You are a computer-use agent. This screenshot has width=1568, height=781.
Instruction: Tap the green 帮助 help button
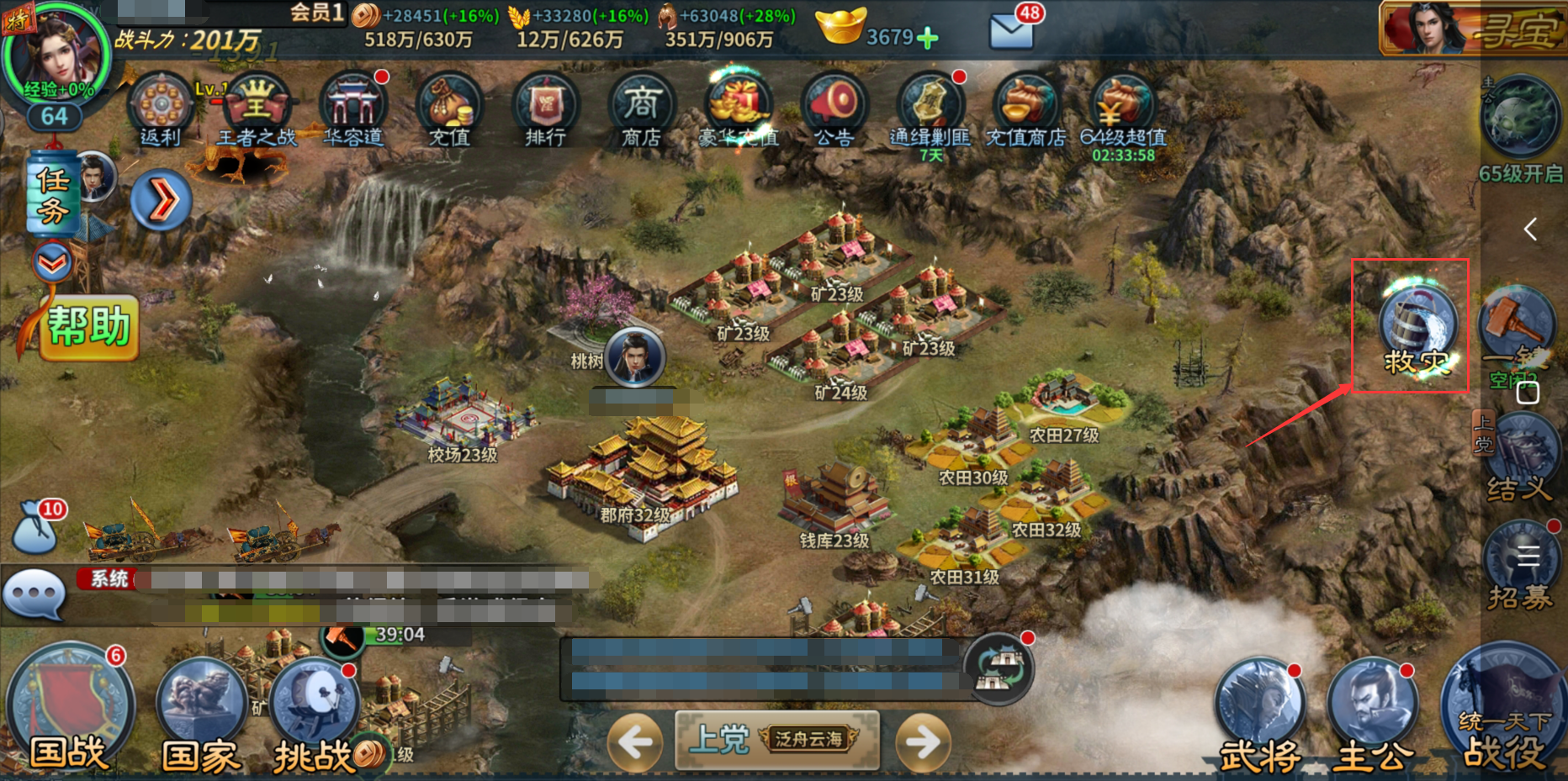(88, 327)
